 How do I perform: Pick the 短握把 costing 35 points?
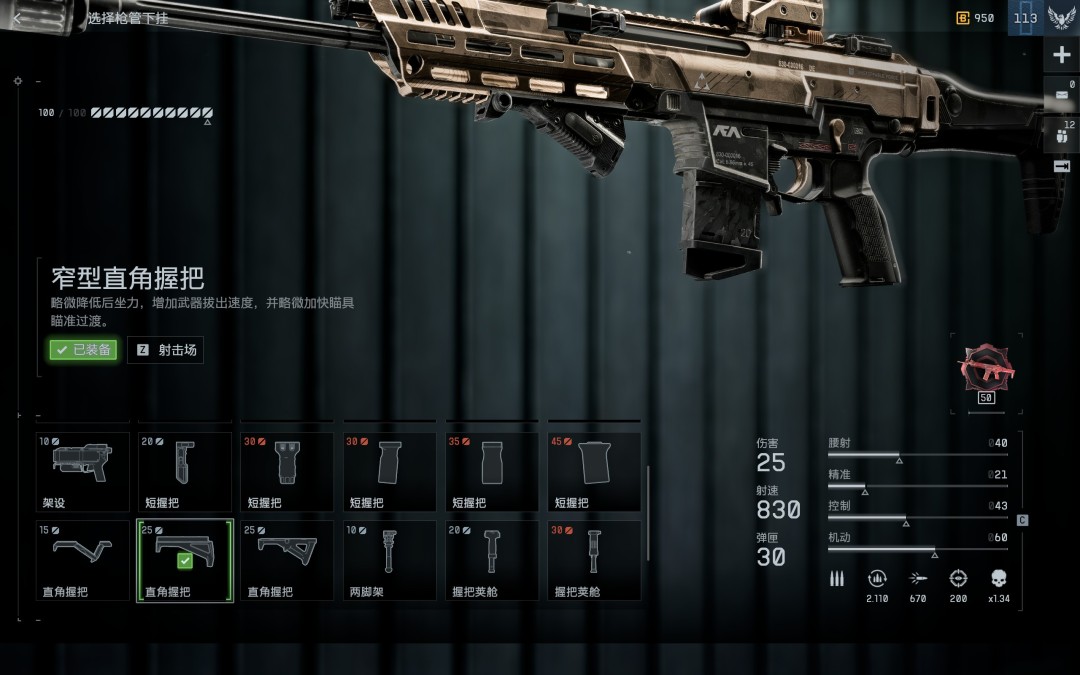pyautogui.click(x=493, y=471)
